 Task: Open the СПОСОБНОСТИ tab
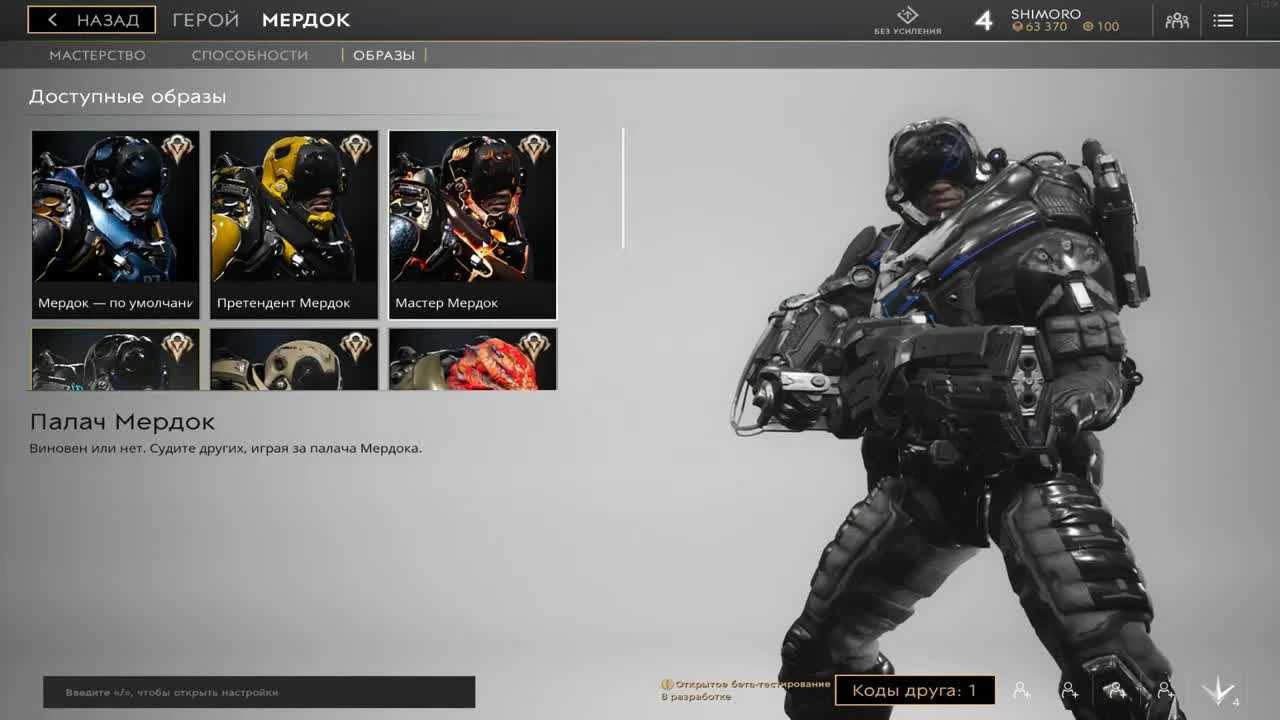[x=250, y=55]
